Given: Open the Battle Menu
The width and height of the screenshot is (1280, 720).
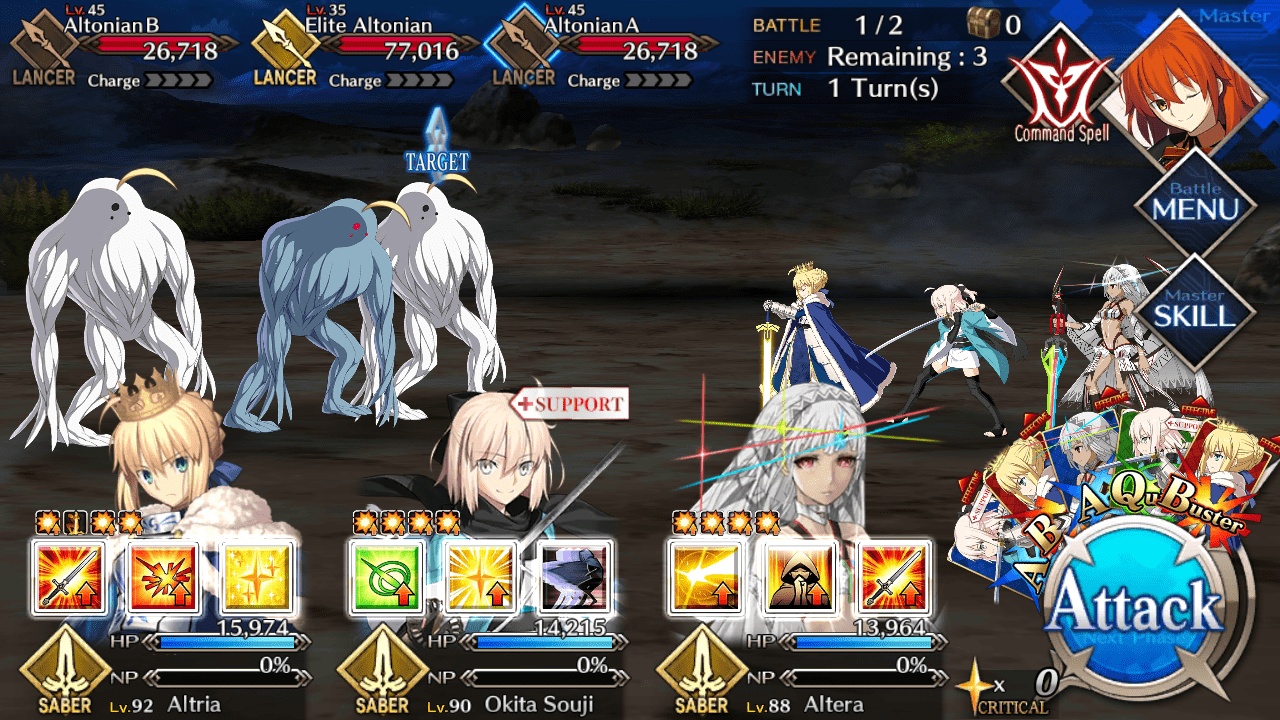Looking at the screenshot, I should [1195, 202].
